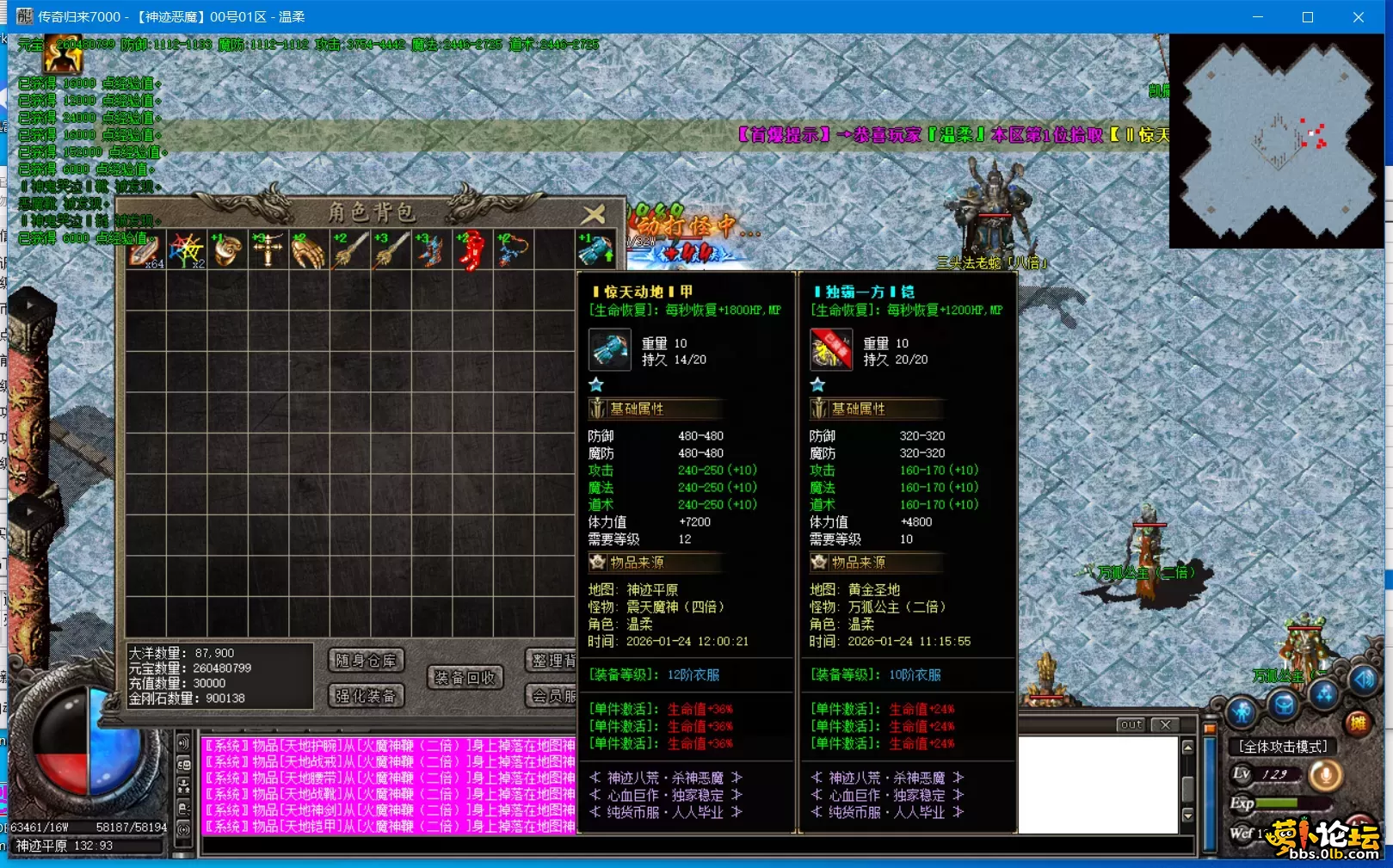This screenshot has width=1393, height=868.
Task: Click the speaker icon in the left side panel
Action: (183, 743)
